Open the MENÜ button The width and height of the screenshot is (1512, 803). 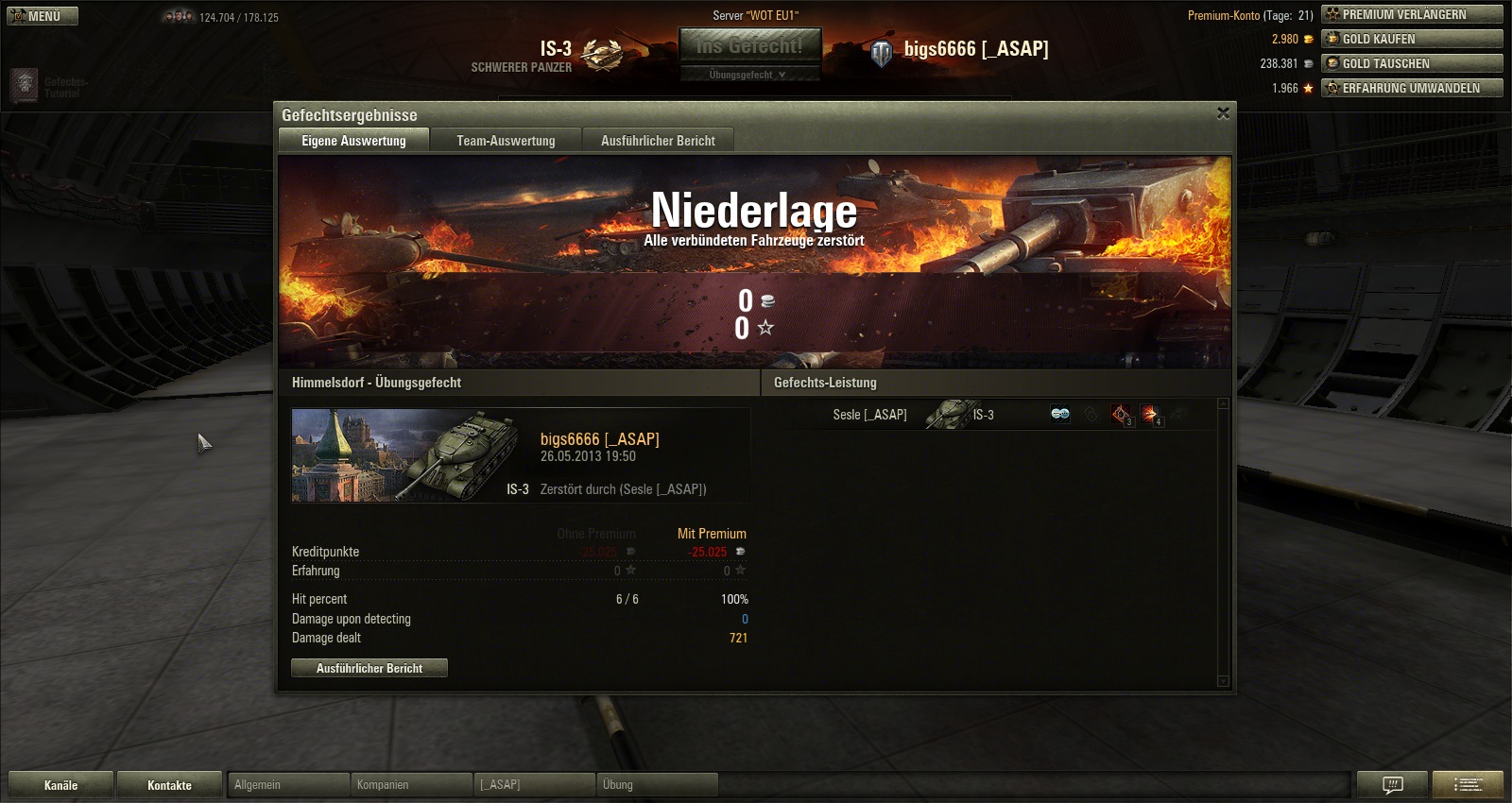[x=43, y=16]
